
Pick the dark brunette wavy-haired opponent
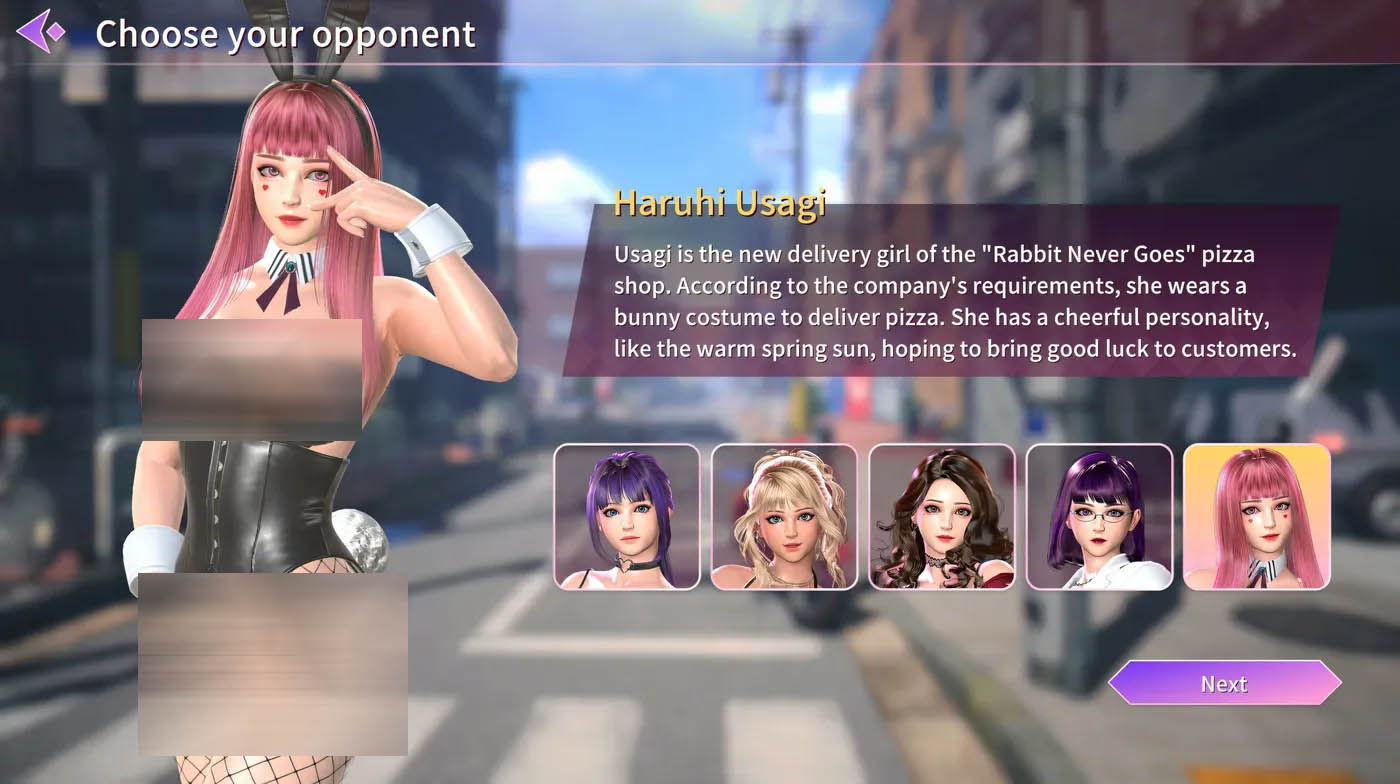tap(942, 516)
